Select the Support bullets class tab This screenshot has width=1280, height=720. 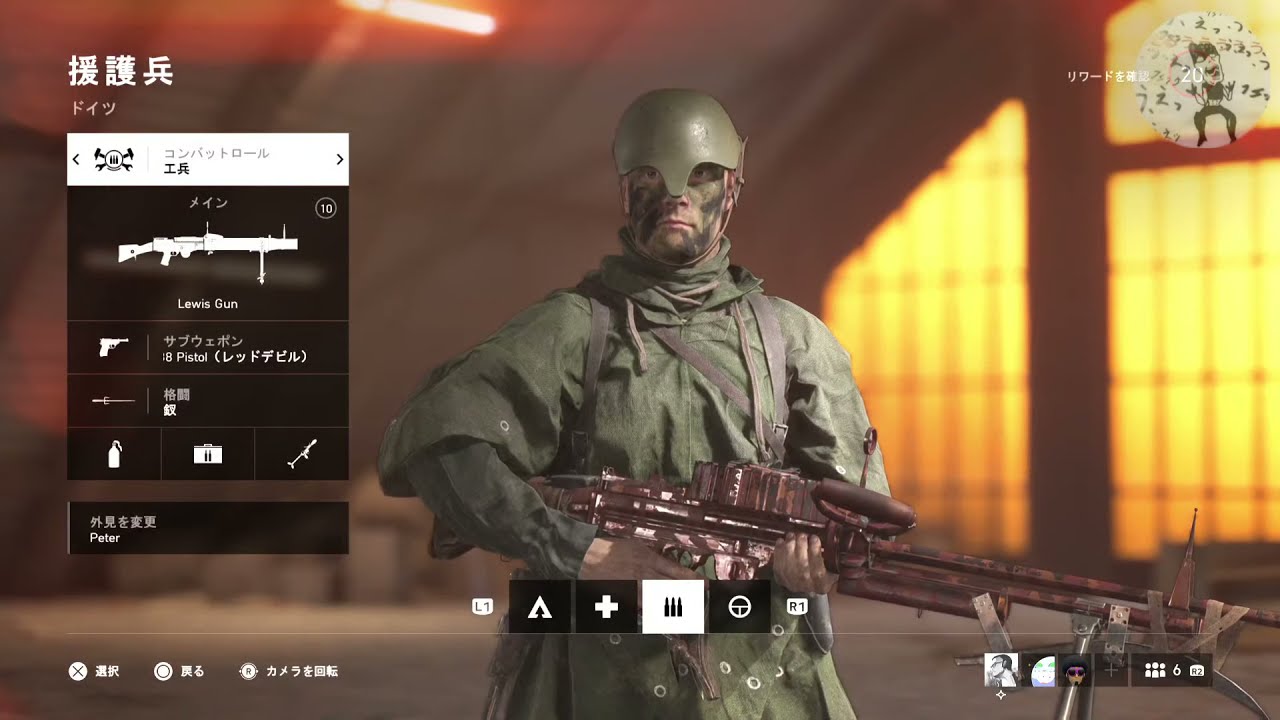coord(673,607)
